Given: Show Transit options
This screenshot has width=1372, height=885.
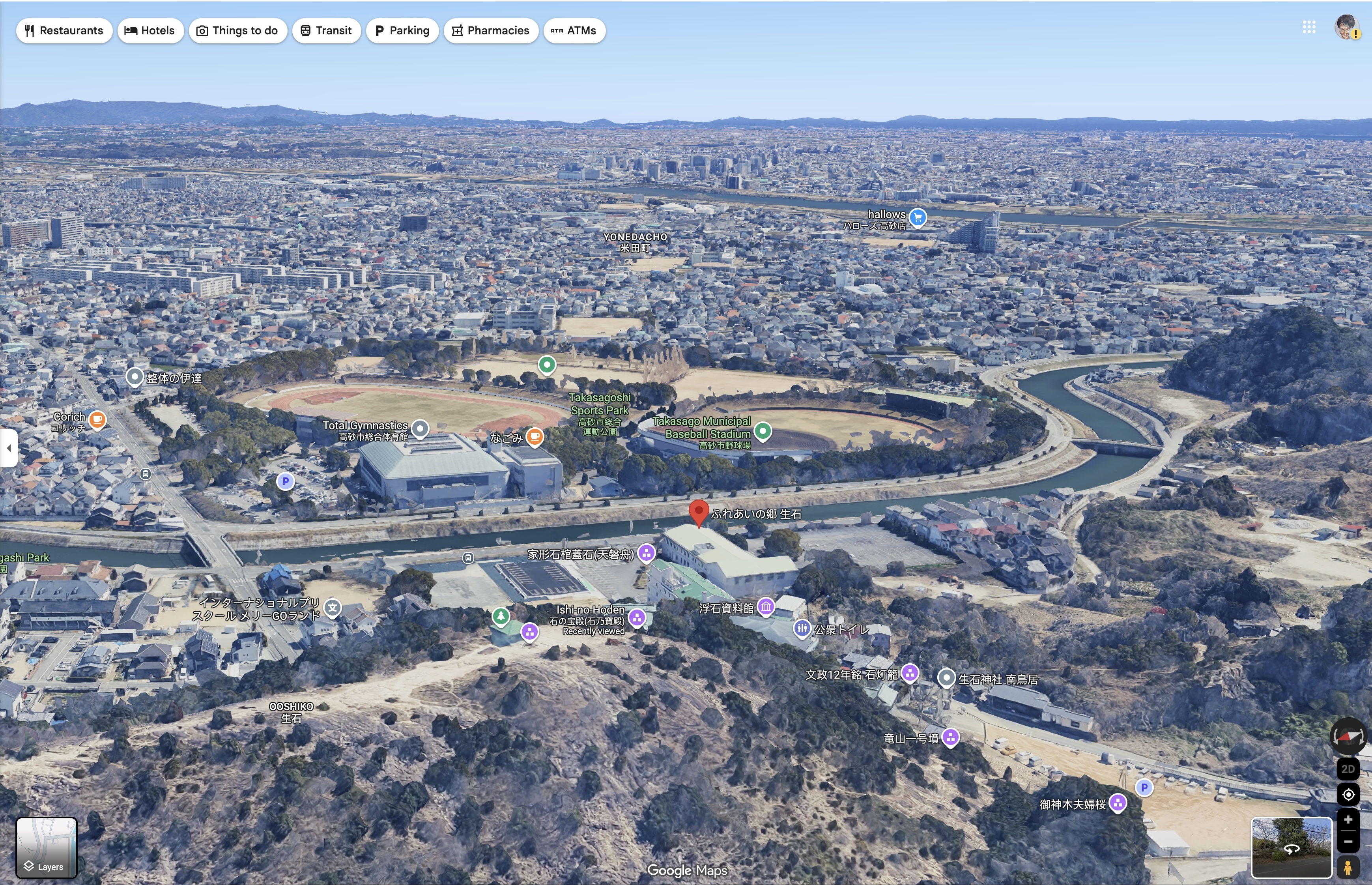Looking at the screenshot, I should [x=326, y=30].
